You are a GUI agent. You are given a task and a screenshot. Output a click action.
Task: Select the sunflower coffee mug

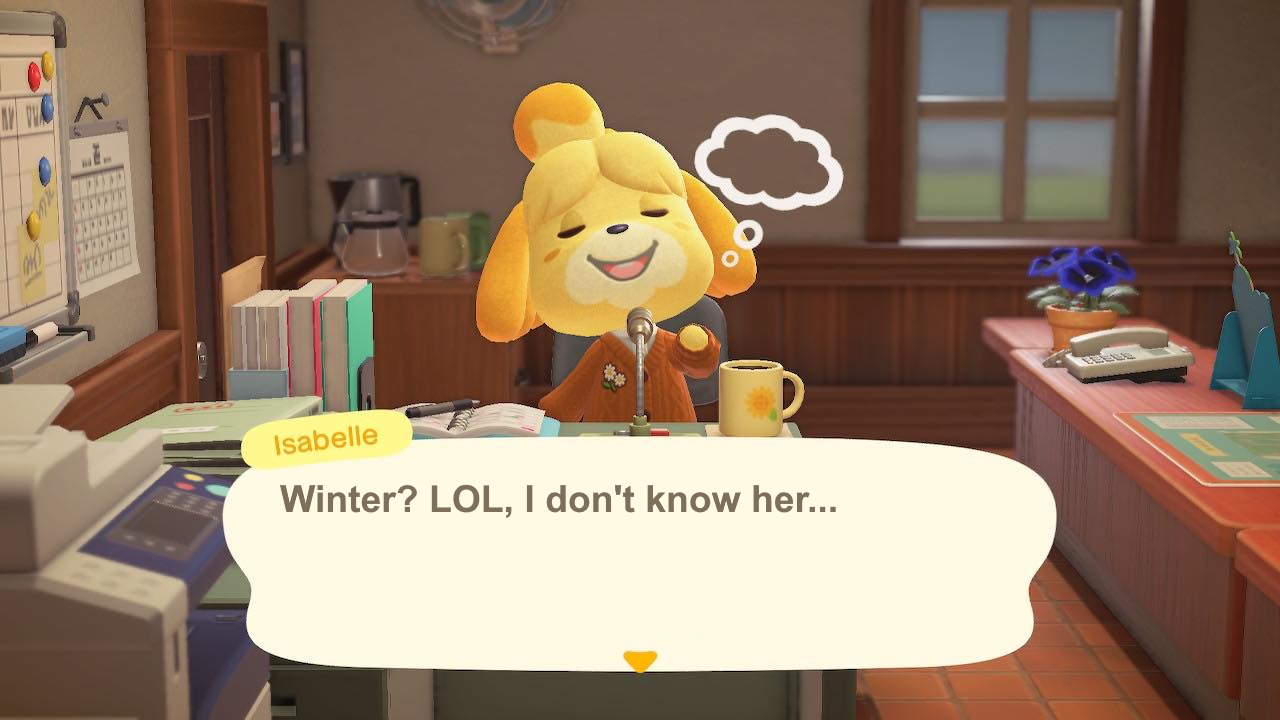[750, 395]
